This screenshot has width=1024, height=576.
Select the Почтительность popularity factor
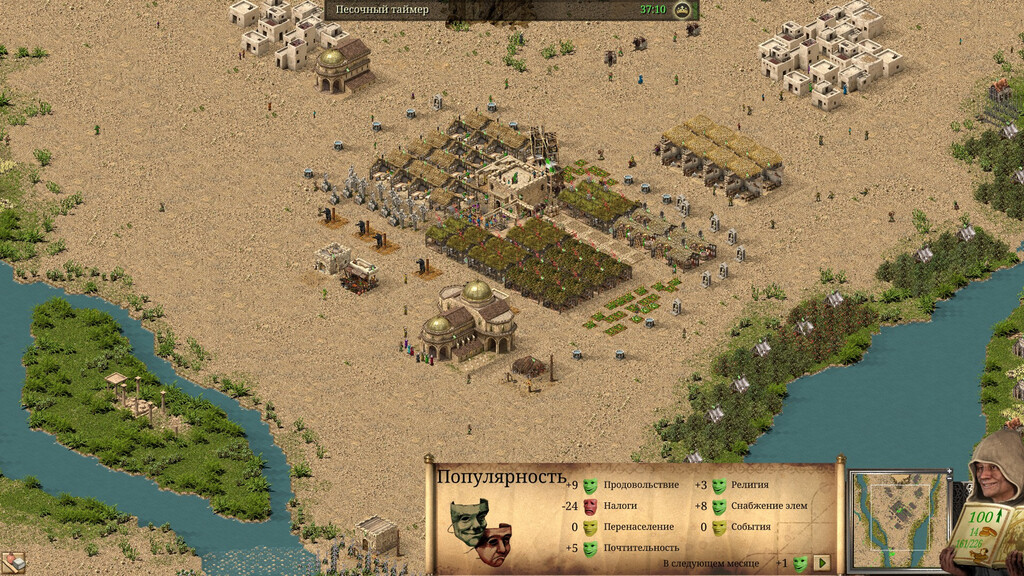coord(641,547)
